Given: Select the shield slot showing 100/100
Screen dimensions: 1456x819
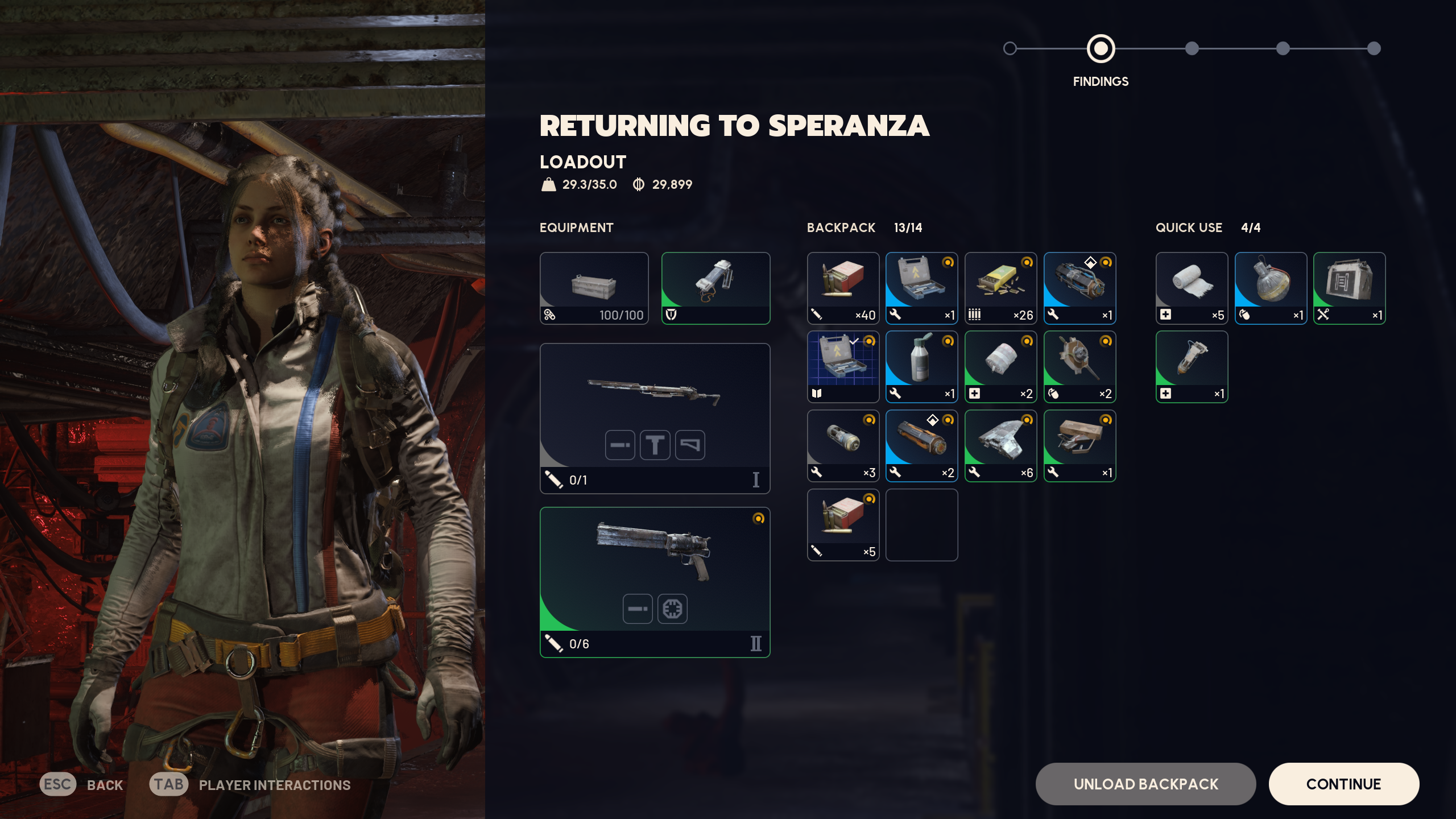Looking at the screenshot, I should pos(594,288).
